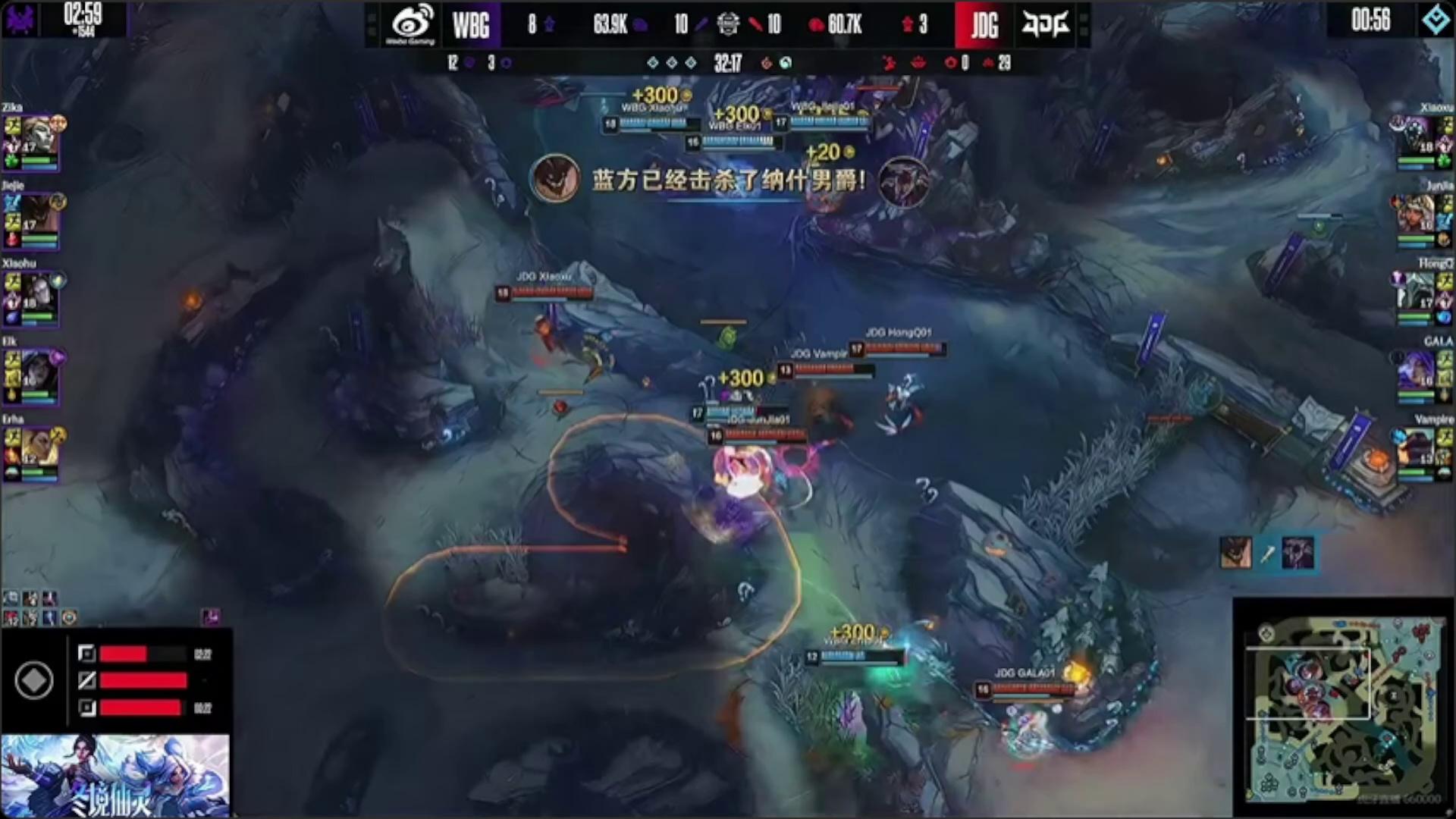The width and height of the screenshot is (1456, 819).
Task: Select Xiaoxu's champion portrait
Action: 1415,135
